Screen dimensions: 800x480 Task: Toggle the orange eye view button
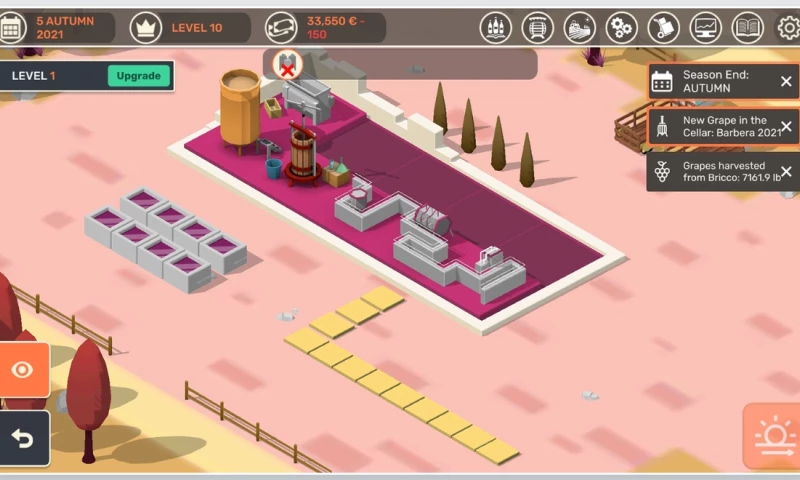pyautogui.click(x=23, y=371)
